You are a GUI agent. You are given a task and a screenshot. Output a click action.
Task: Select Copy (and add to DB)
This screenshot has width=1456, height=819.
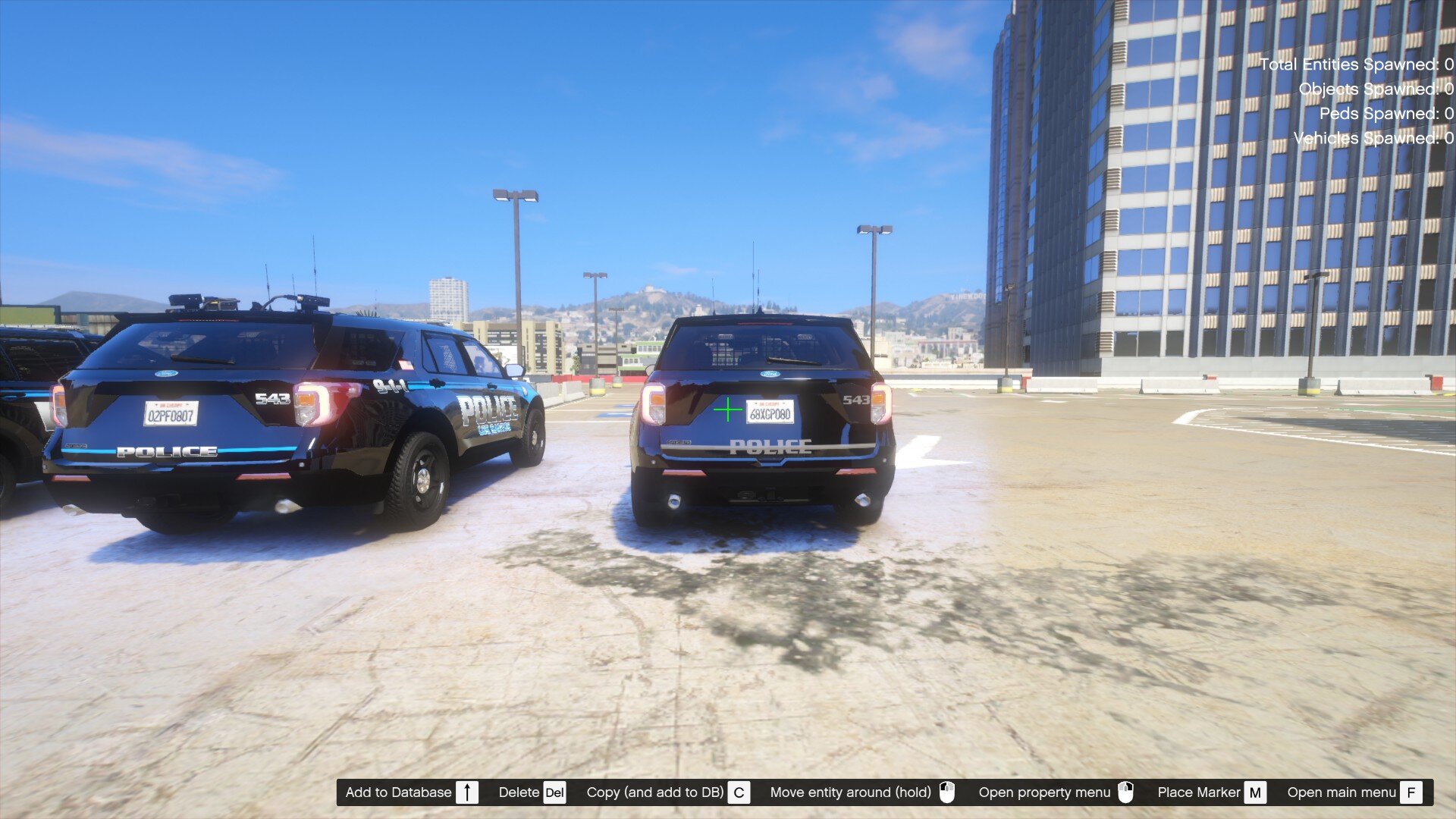pyautogui.click(x=656, y=792)
